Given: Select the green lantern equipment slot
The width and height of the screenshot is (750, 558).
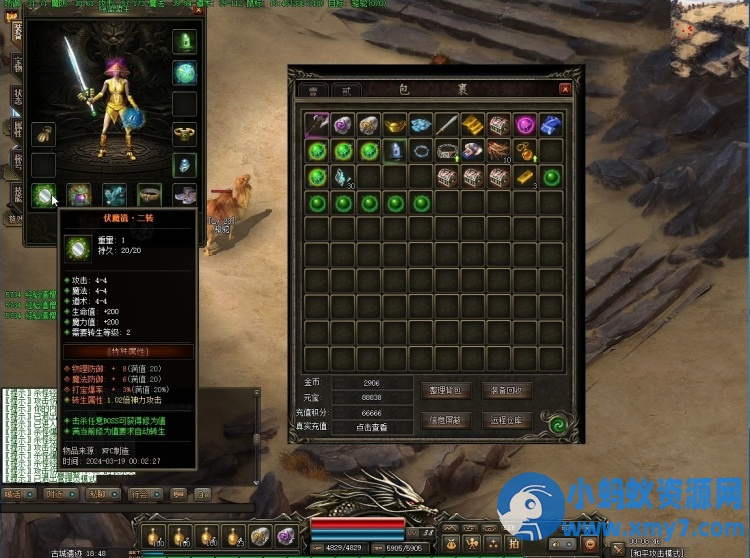Looking at the screenshot, I should 184,42.
